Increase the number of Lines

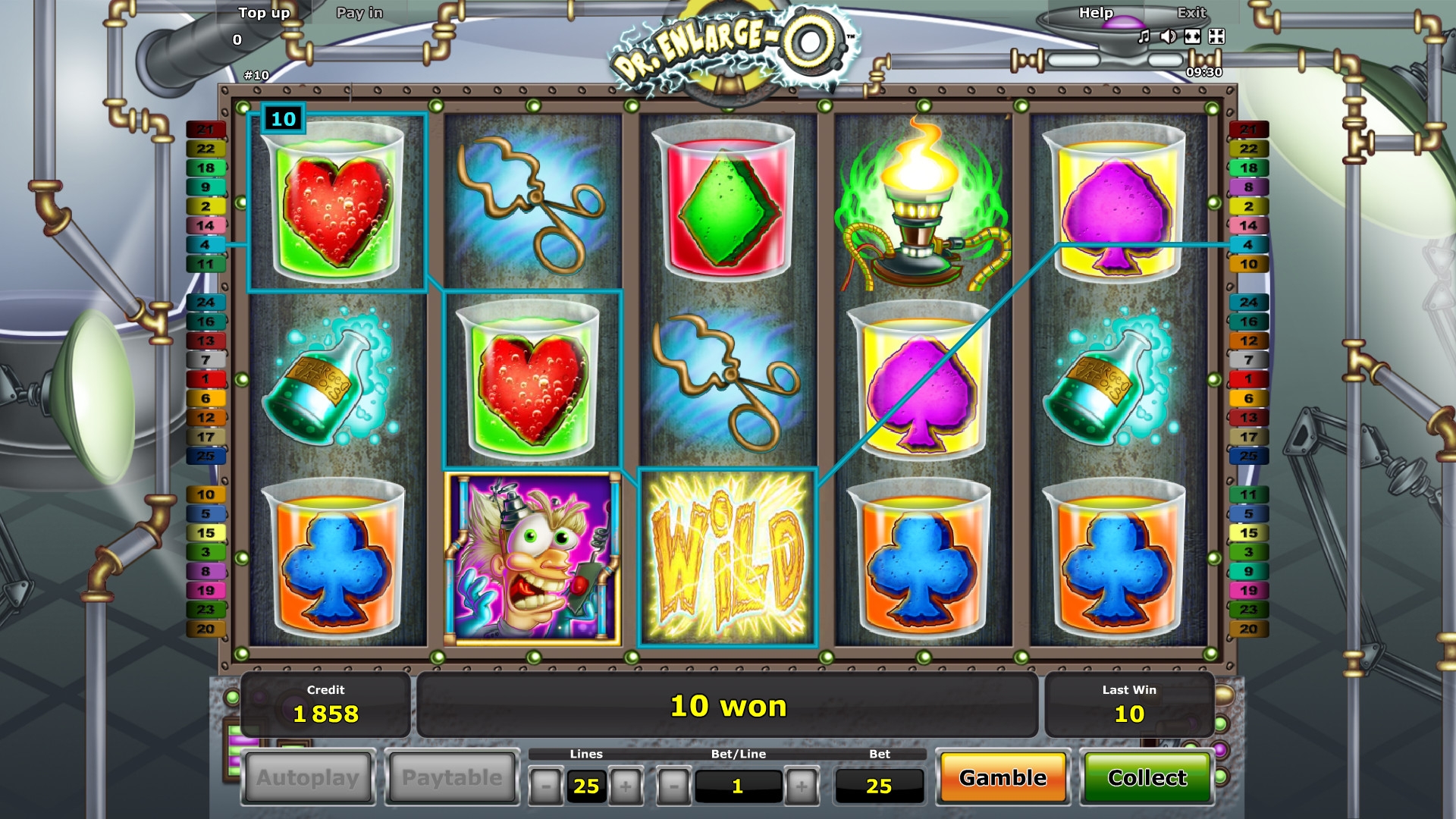(626, 786)
